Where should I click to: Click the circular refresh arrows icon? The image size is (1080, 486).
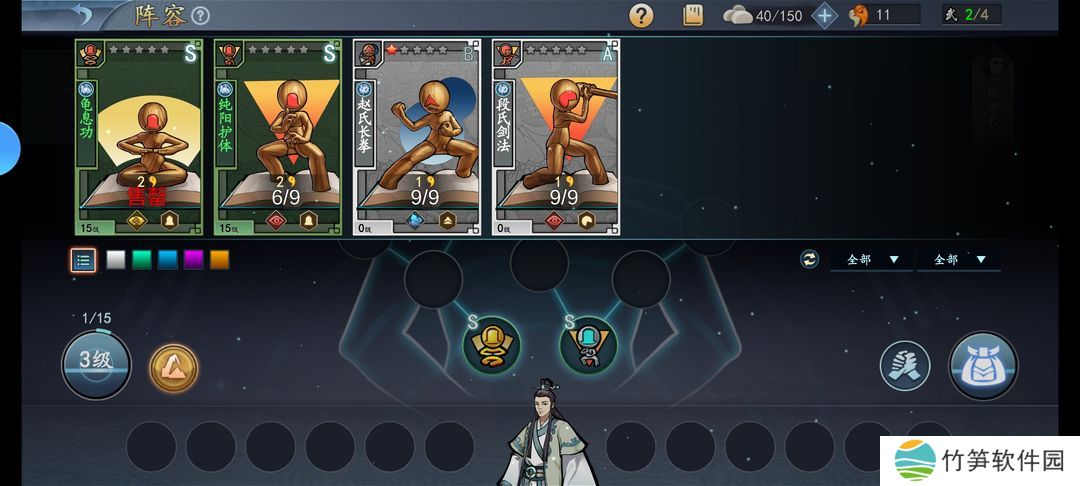809,260
